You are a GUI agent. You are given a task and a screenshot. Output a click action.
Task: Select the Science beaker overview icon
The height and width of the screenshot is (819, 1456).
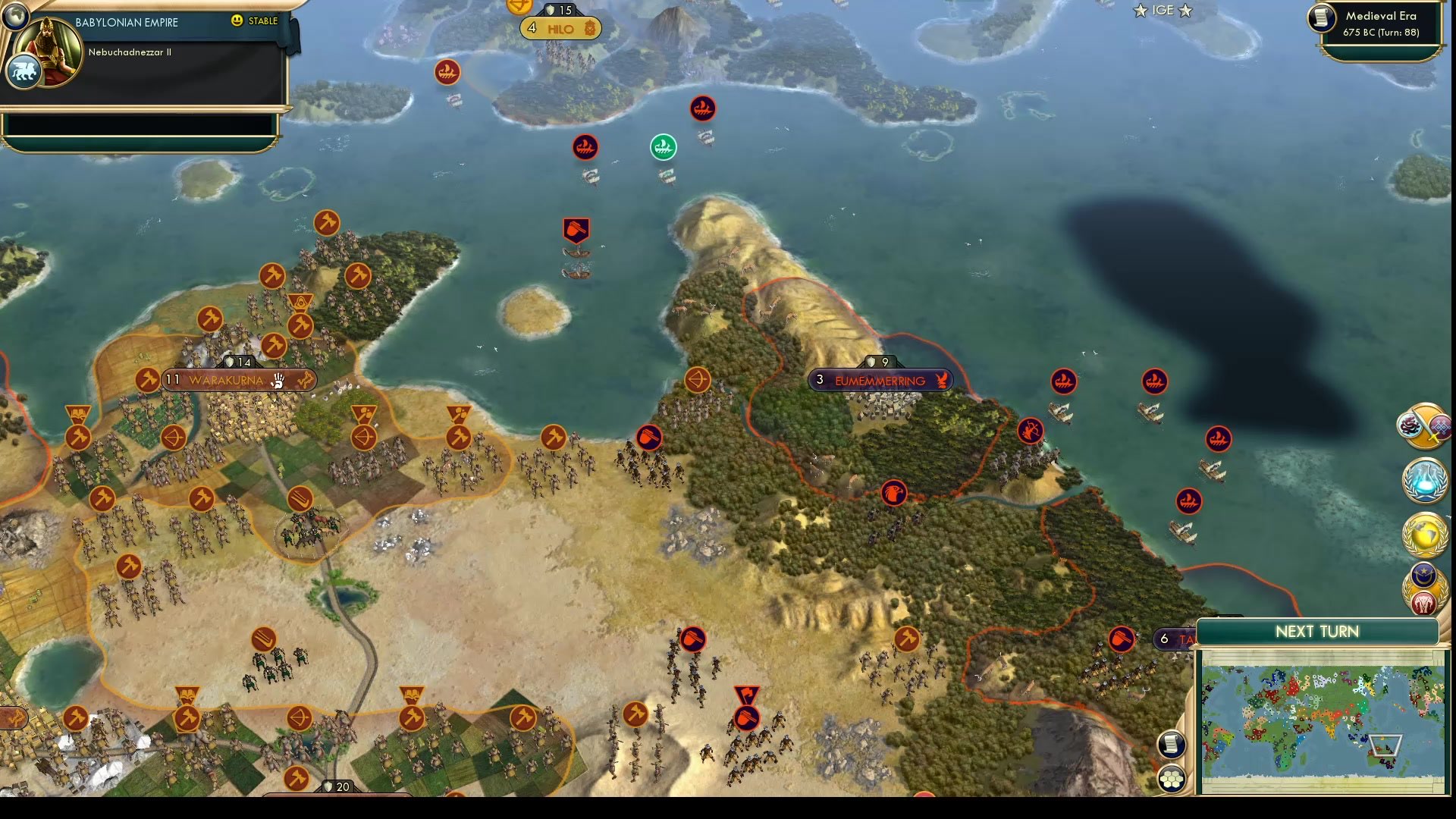tap(1423, 482)
